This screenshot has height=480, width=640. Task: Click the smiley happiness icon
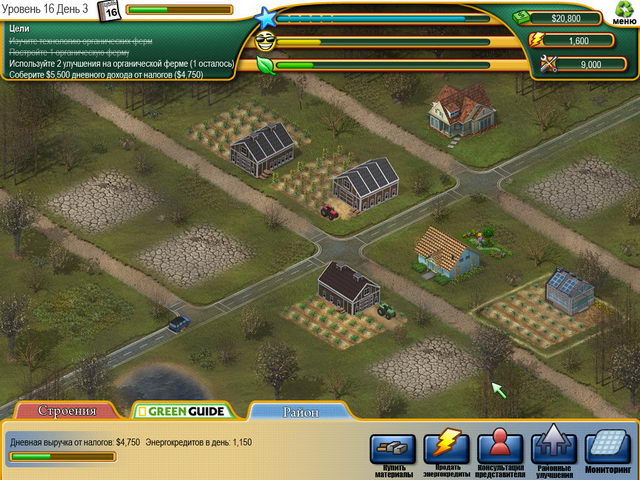coord(265,42)
